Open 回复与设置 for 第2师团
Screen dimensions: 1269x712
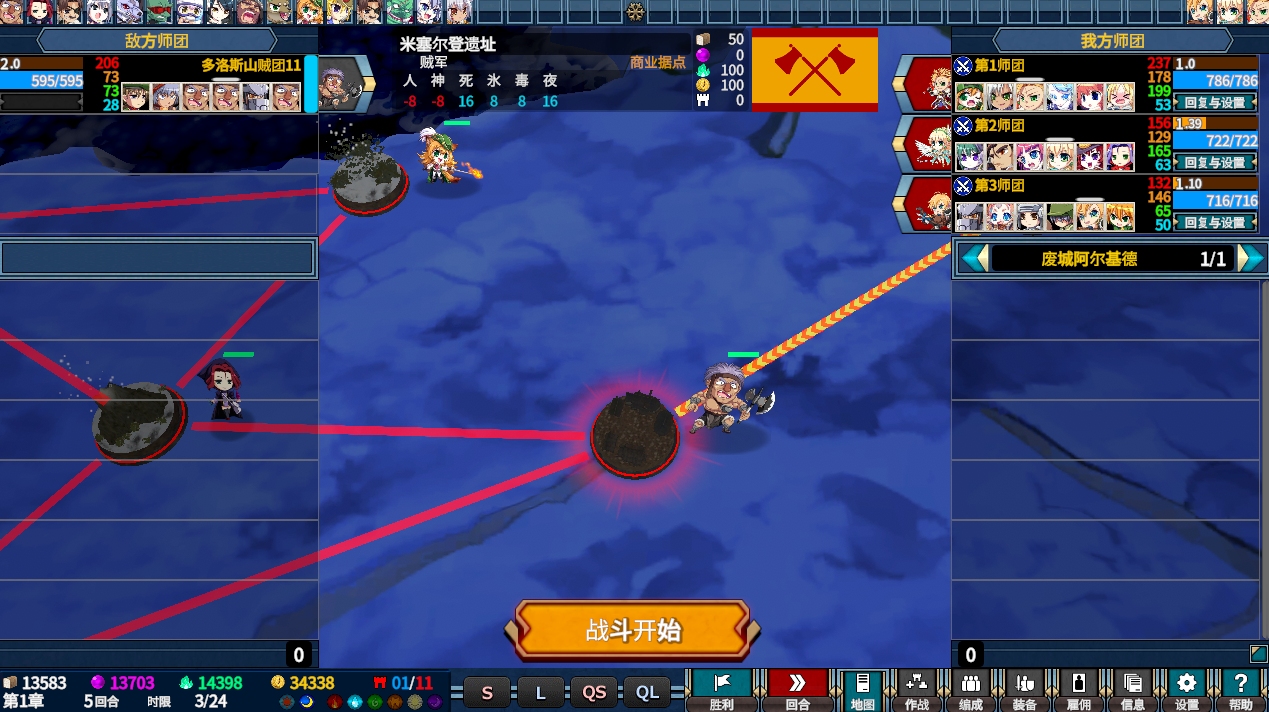point(1215,162)
